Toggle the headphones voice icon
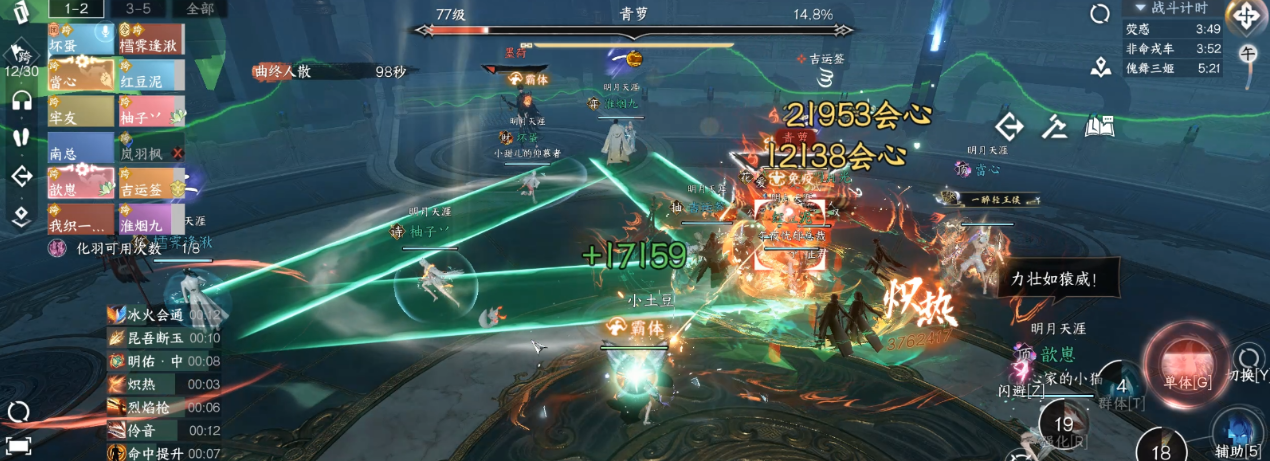Viewport: 1270px width, 461px height. [x=21, y=100]
